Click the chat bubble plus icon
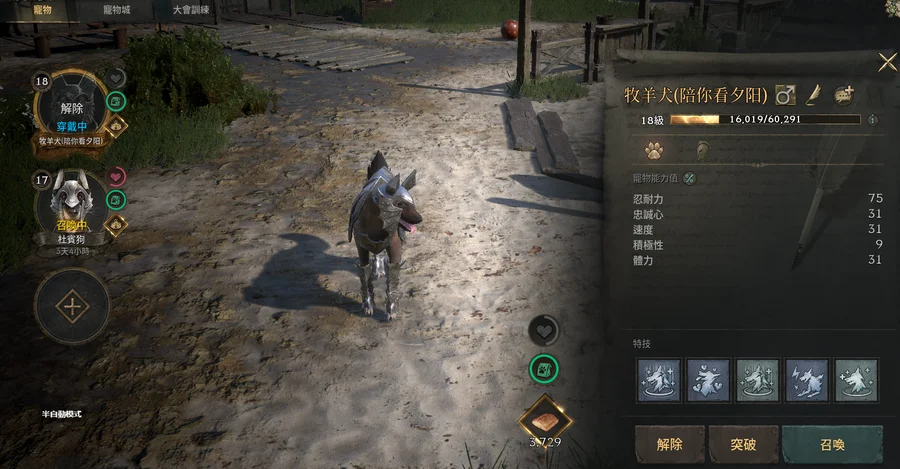Screen dimensions: 900x469 pos(844,95)
